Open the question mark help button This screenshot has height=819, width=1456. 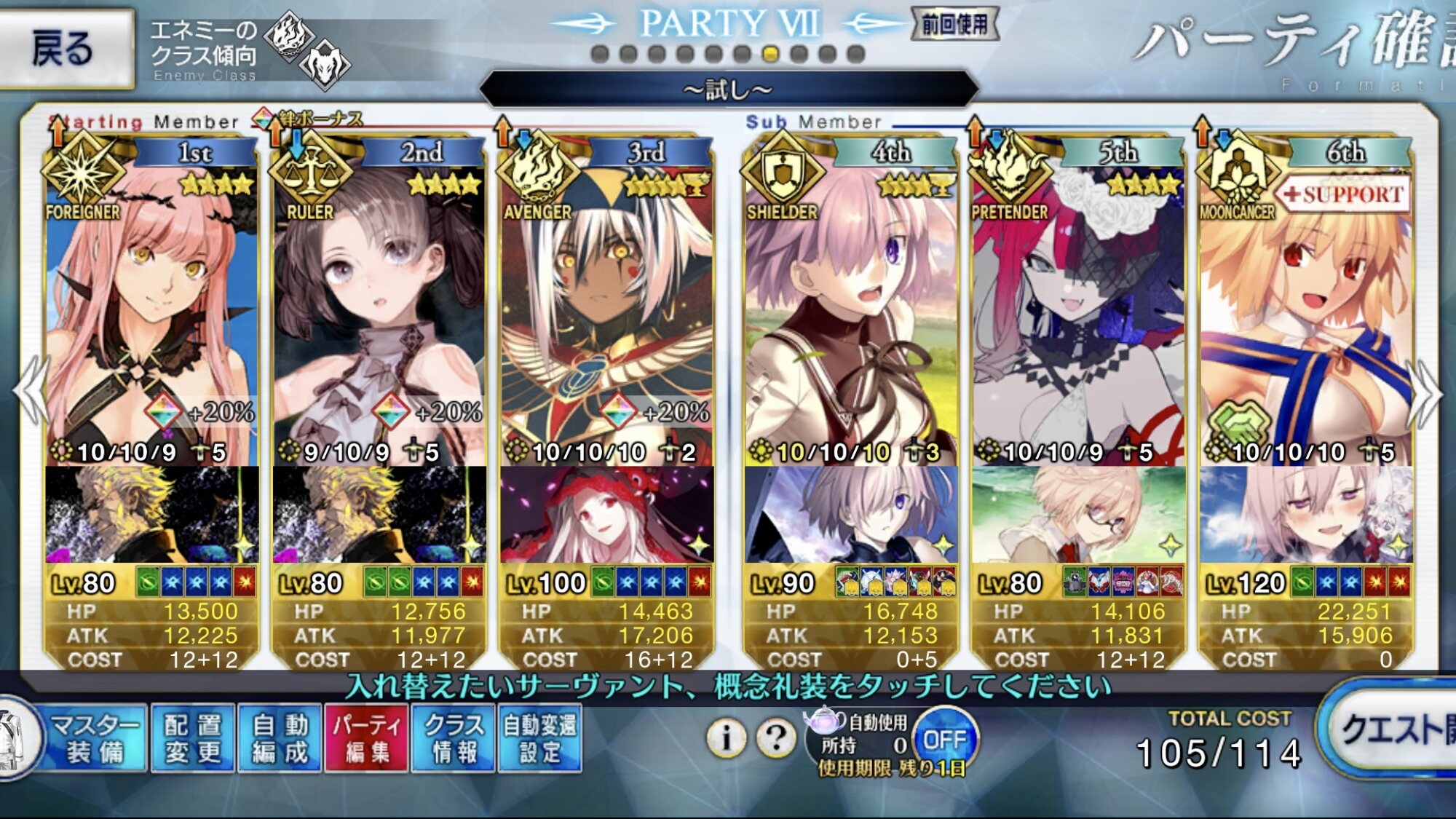coord(776,738)
